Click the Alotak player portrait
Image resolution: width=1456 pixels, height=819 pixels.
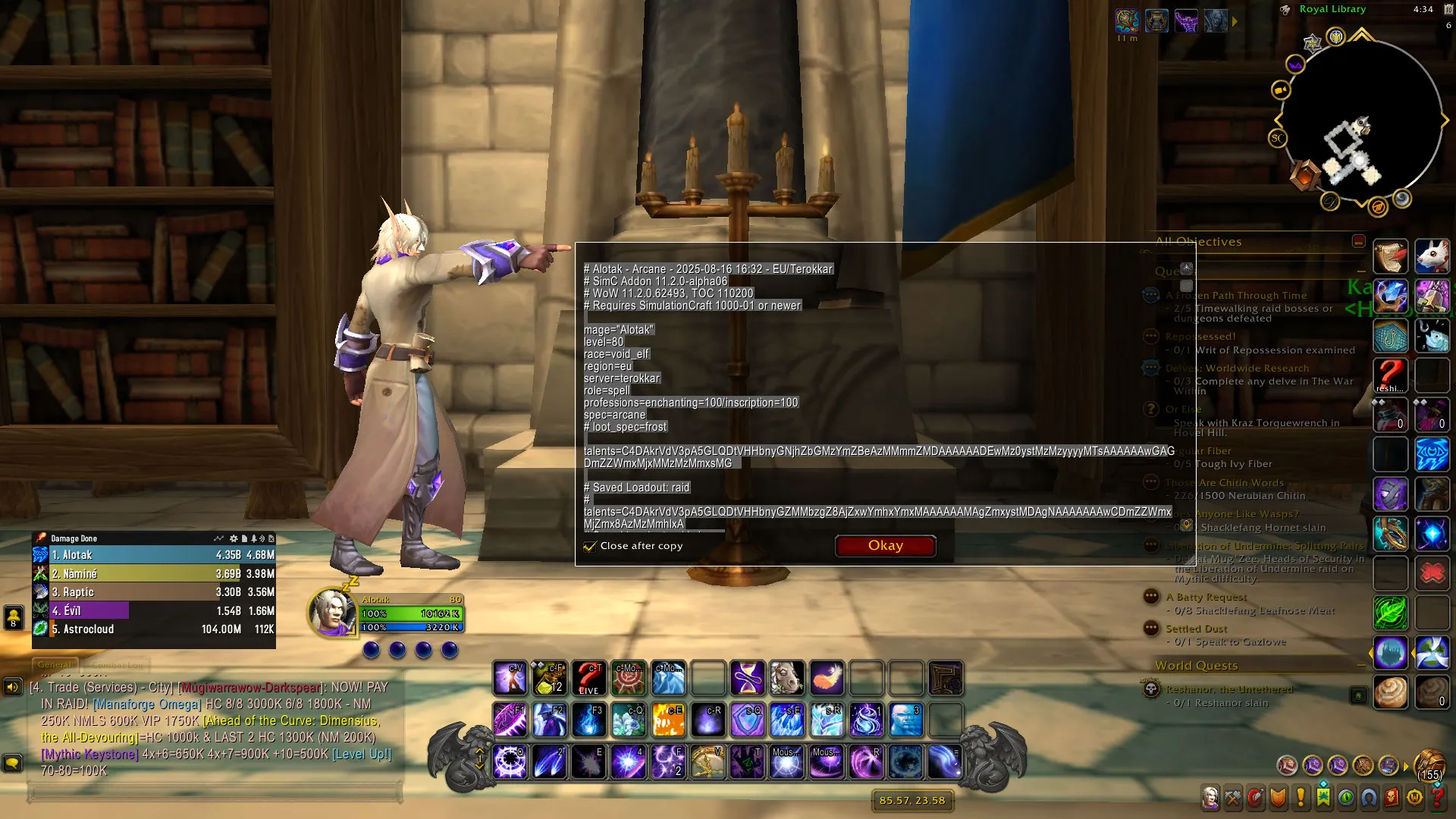pyautogui.click(x=333, y=611)
